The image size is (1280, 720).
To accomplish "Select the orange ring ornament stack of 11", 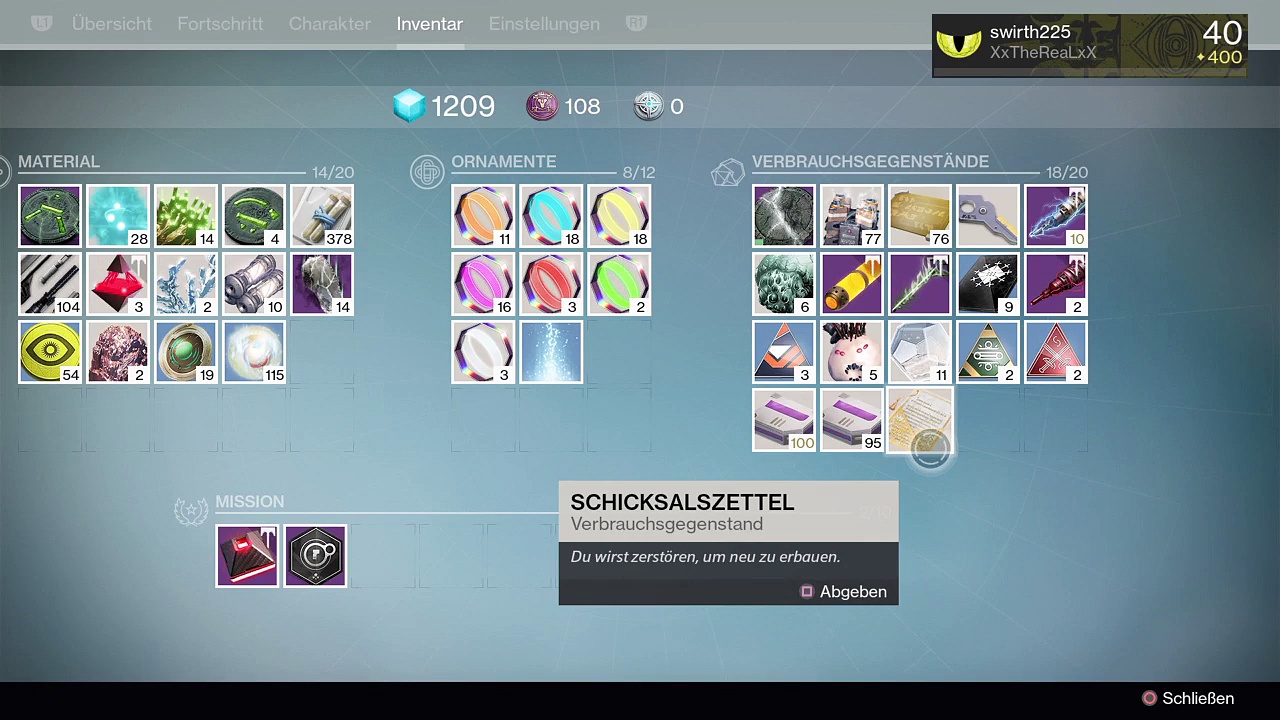I will 483,216.
